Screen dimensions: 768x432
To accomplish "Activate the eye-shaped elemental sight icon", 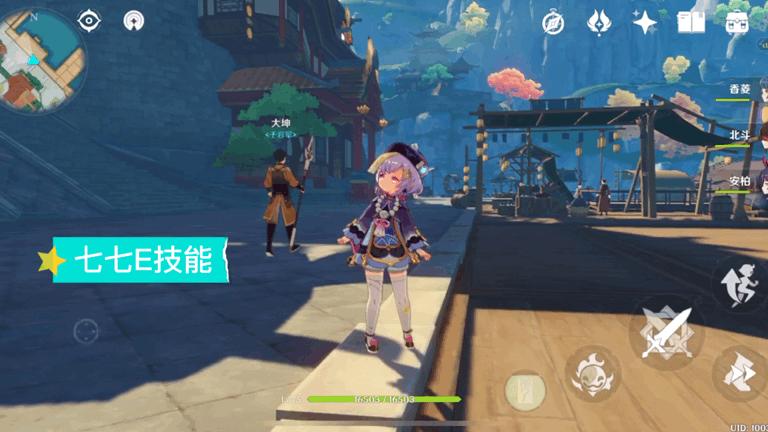I will pyautogui.click(x=89, y=21).
